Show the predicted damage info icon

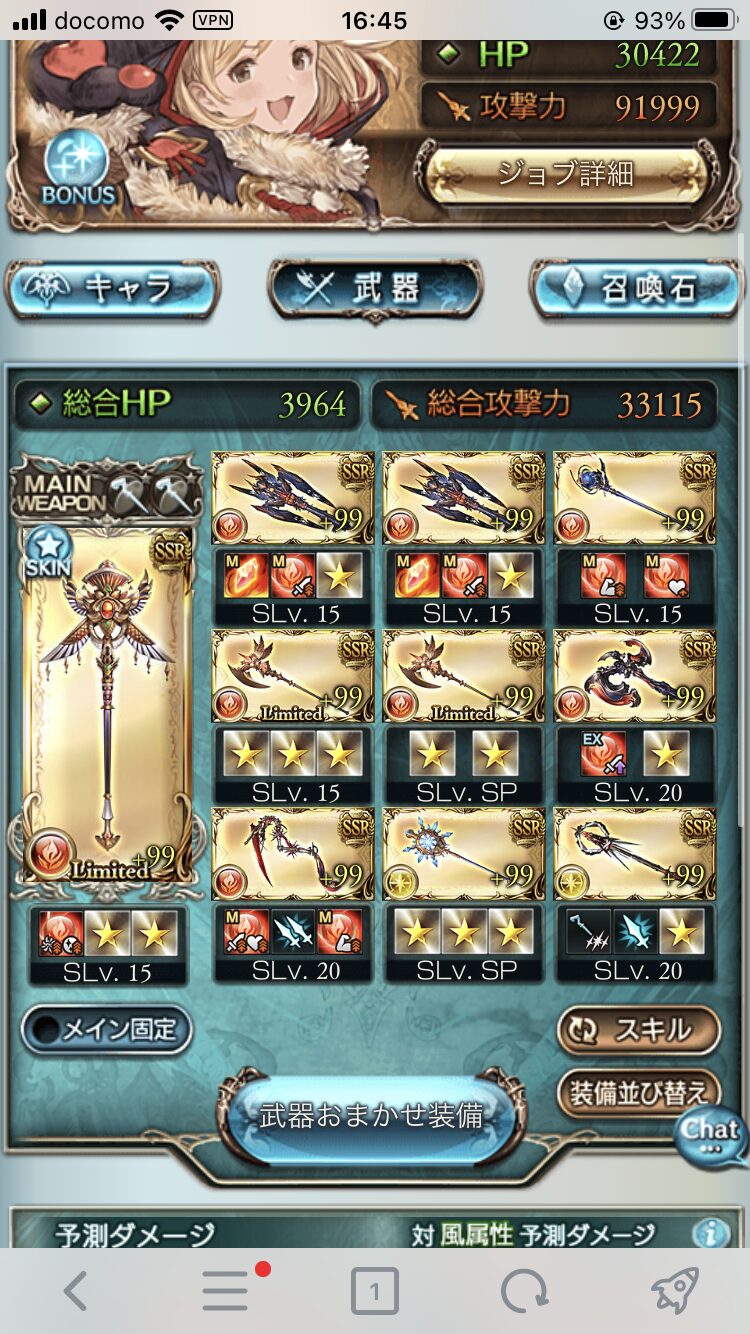click(x=710, y=1233)
